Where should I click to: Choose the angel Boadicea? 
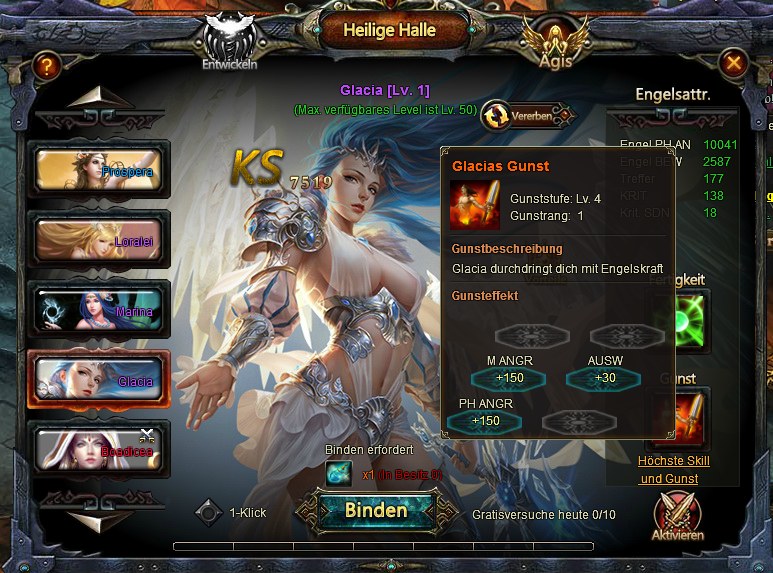coord(99,450)
